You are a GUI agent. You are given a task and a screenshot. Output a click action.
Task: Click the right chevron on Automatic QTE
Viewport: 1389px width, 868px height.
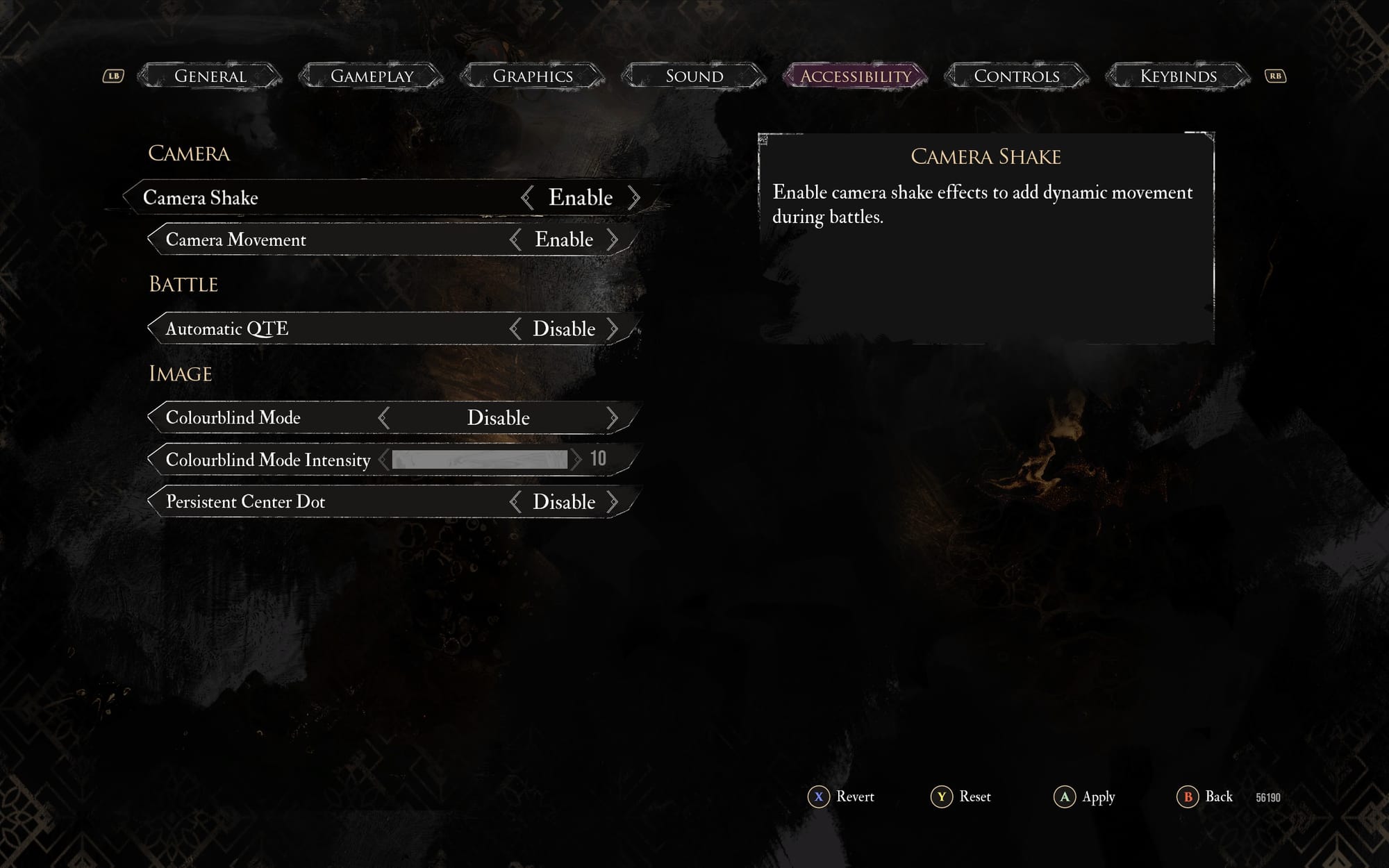(x=614, y=328)
